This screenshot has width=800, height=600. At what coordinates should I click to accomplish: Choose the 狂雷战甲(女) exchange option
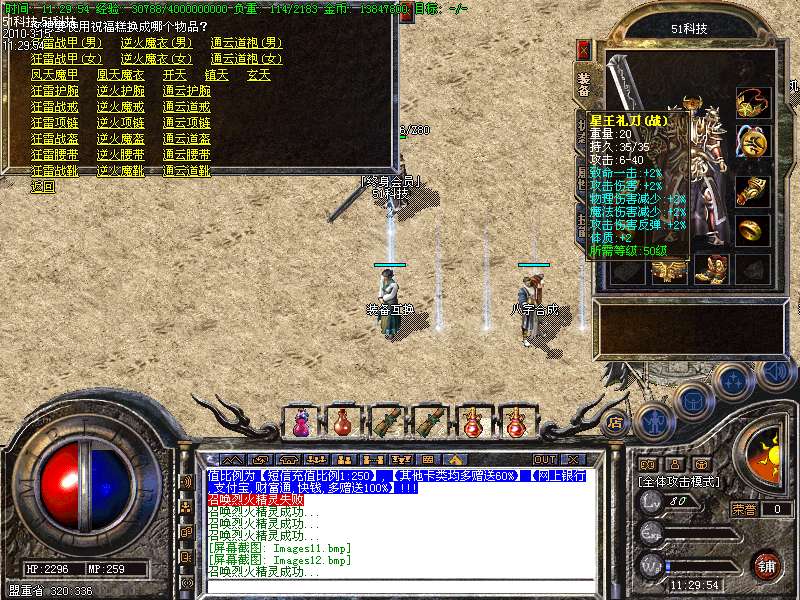(x=66, y=58)
